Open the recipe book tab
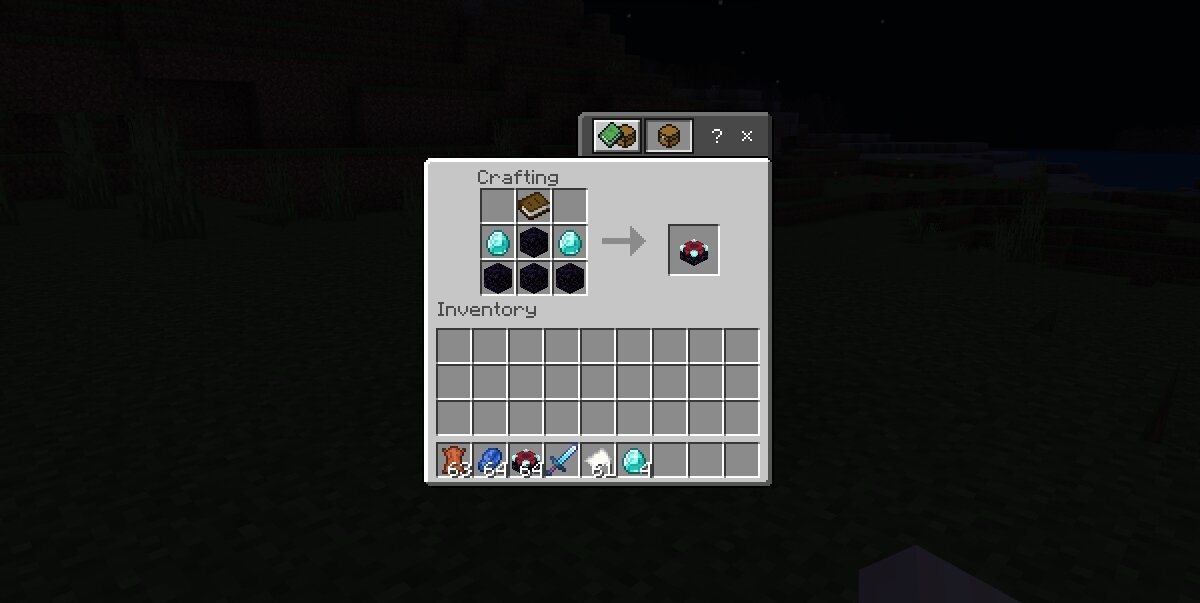This screenshot has height=603, width=1200. click(616, 136)
